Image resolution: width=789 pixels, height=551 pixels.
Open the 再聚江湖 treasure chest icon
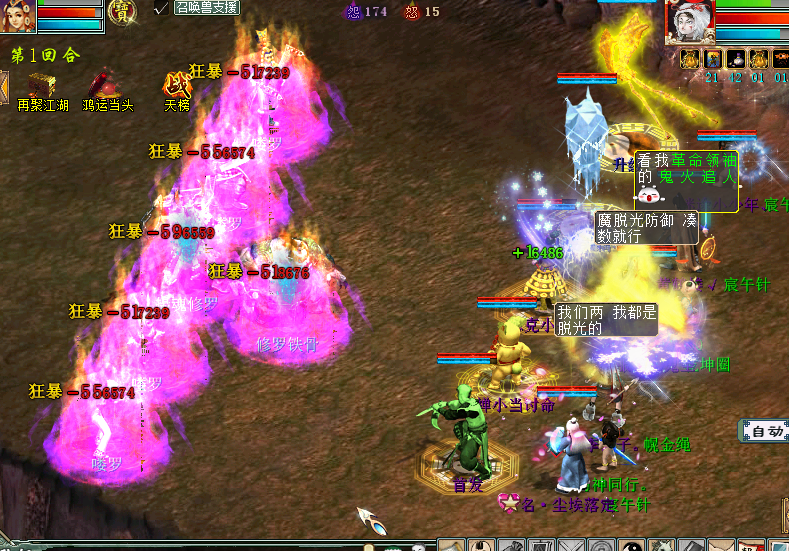coord(42,84)
